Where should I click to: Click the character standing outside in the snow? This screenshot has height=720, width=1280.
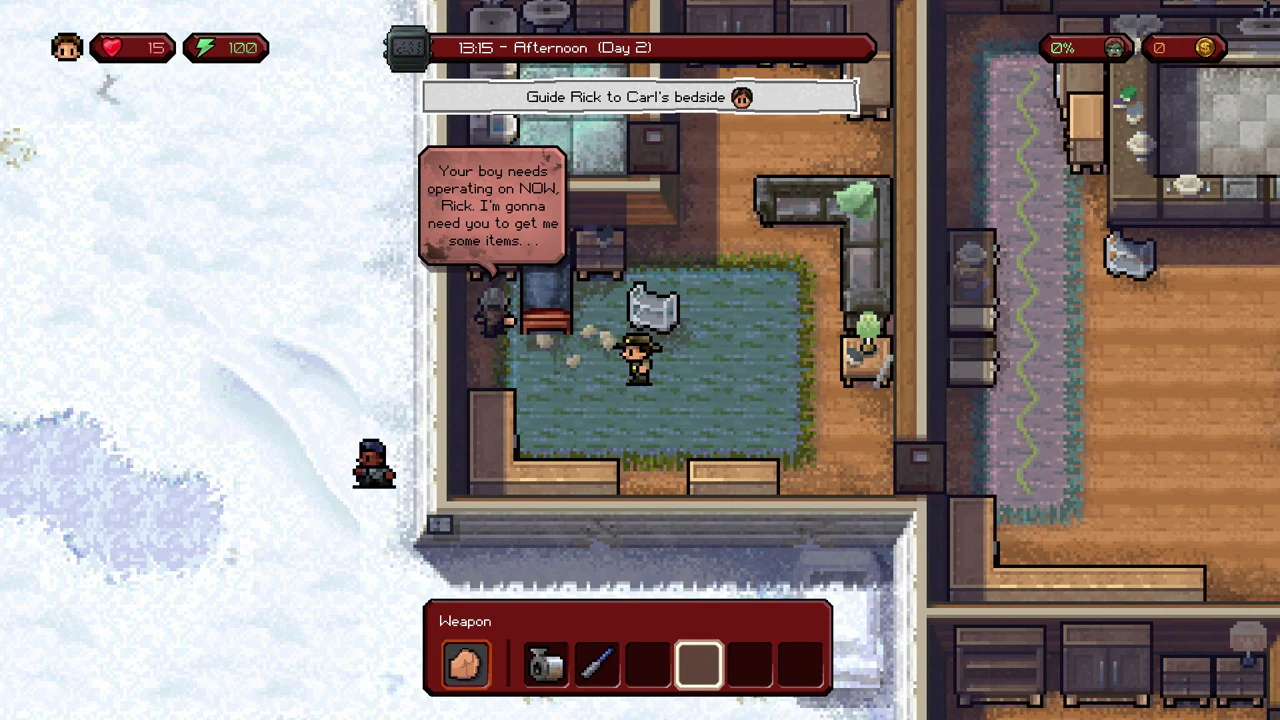(372, 462)
